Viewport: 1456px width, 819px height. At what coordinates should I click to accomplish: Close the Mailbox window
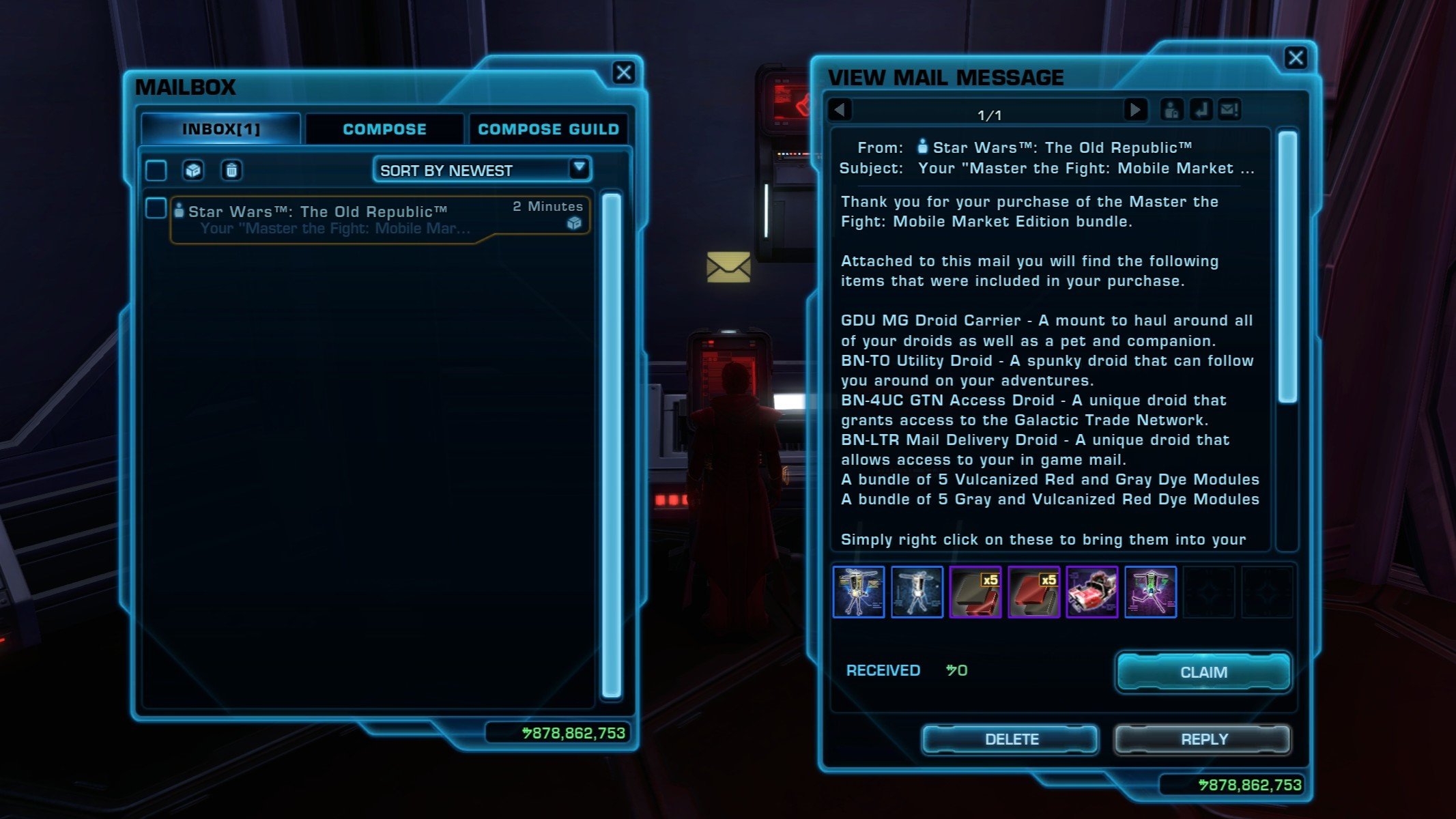point(623,73)
